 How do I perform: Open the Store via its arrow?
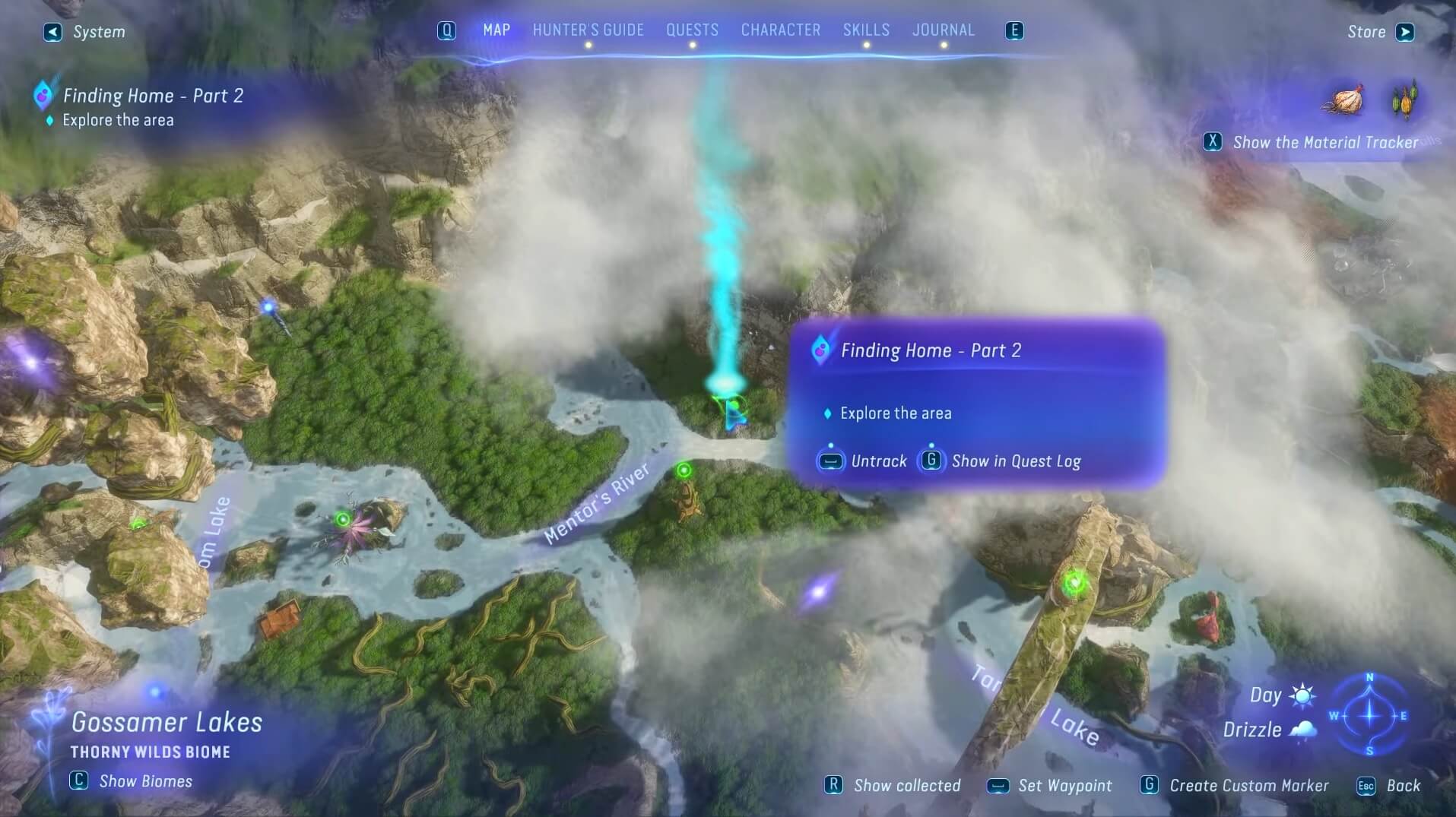pyautogui.click(x=1405, y=32)
